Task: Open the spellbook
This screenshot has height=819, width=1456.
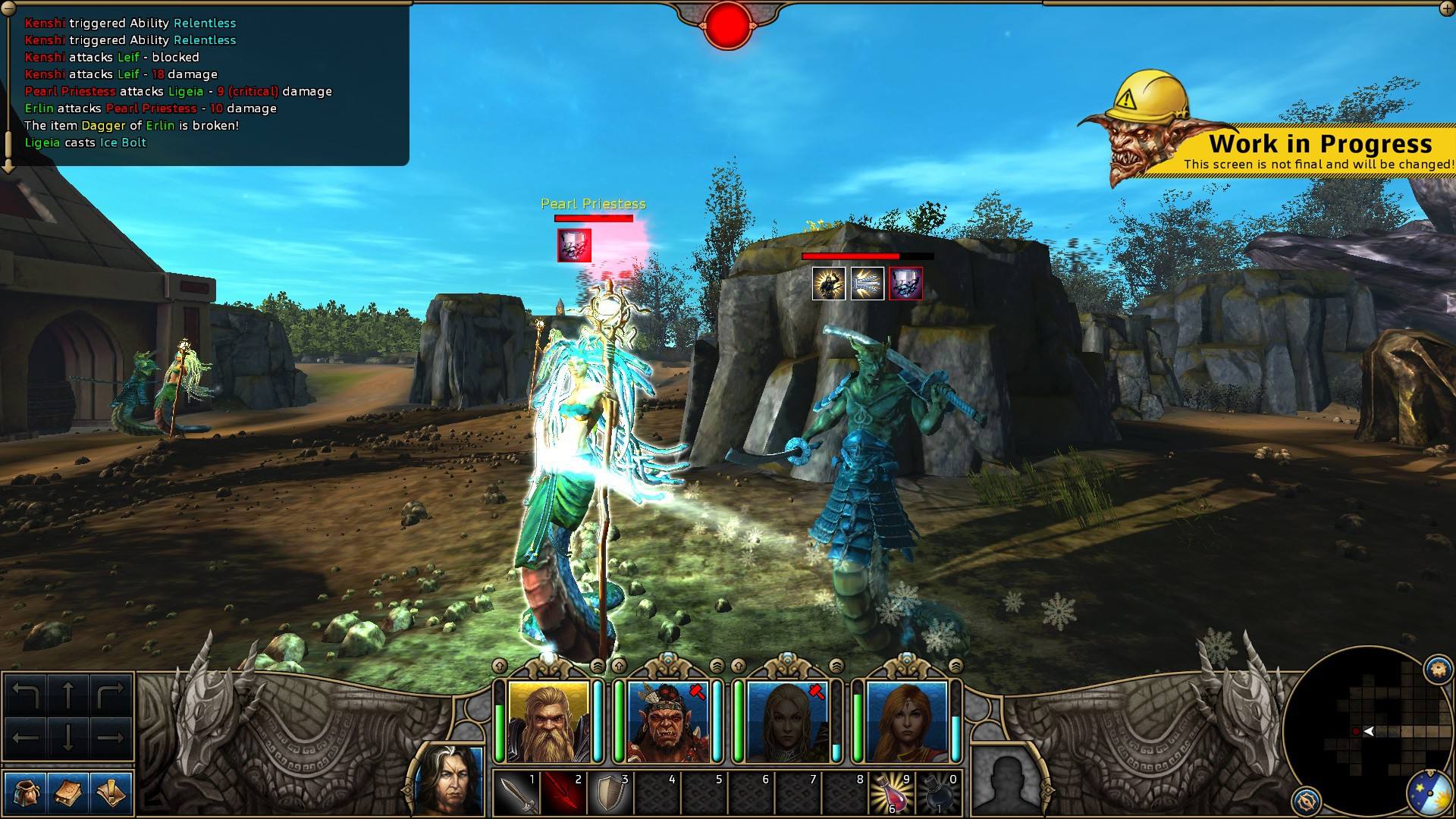Action: click(x=68, y=793)
